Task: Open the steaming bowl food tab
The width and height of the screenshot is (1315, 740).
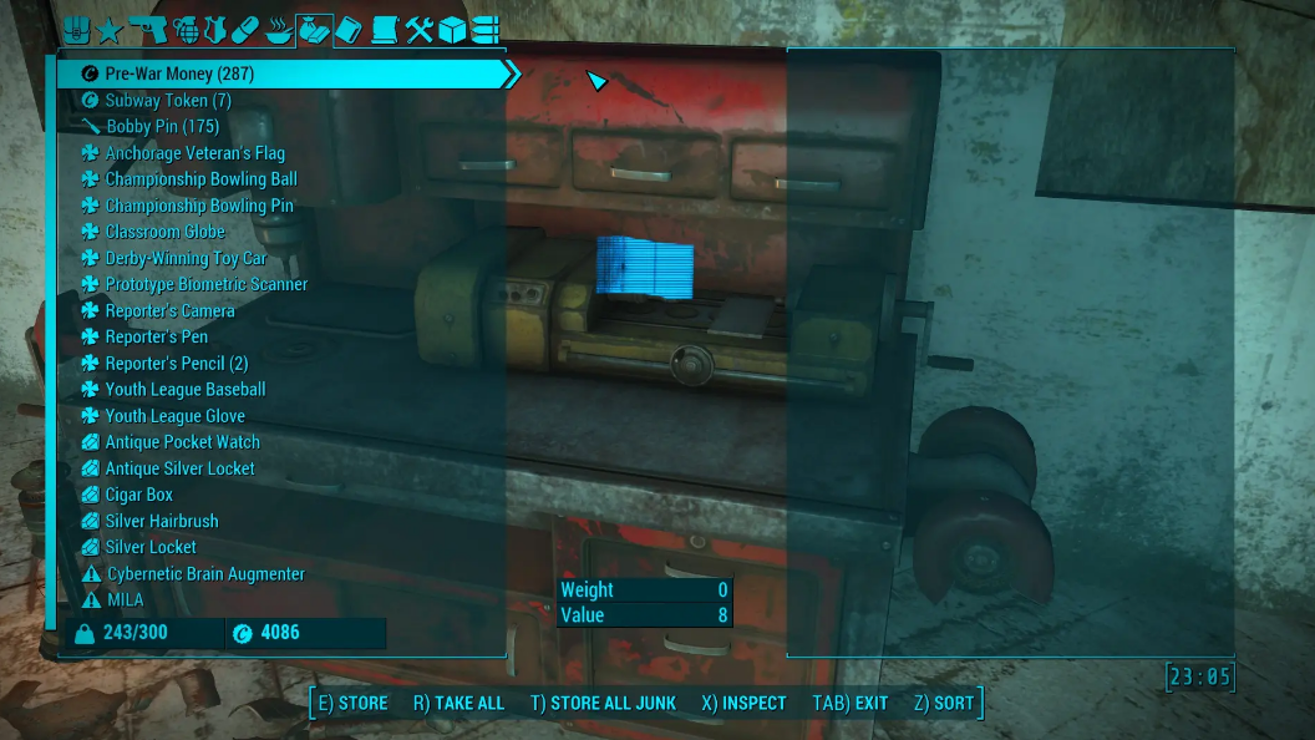Action: point(279,30)
